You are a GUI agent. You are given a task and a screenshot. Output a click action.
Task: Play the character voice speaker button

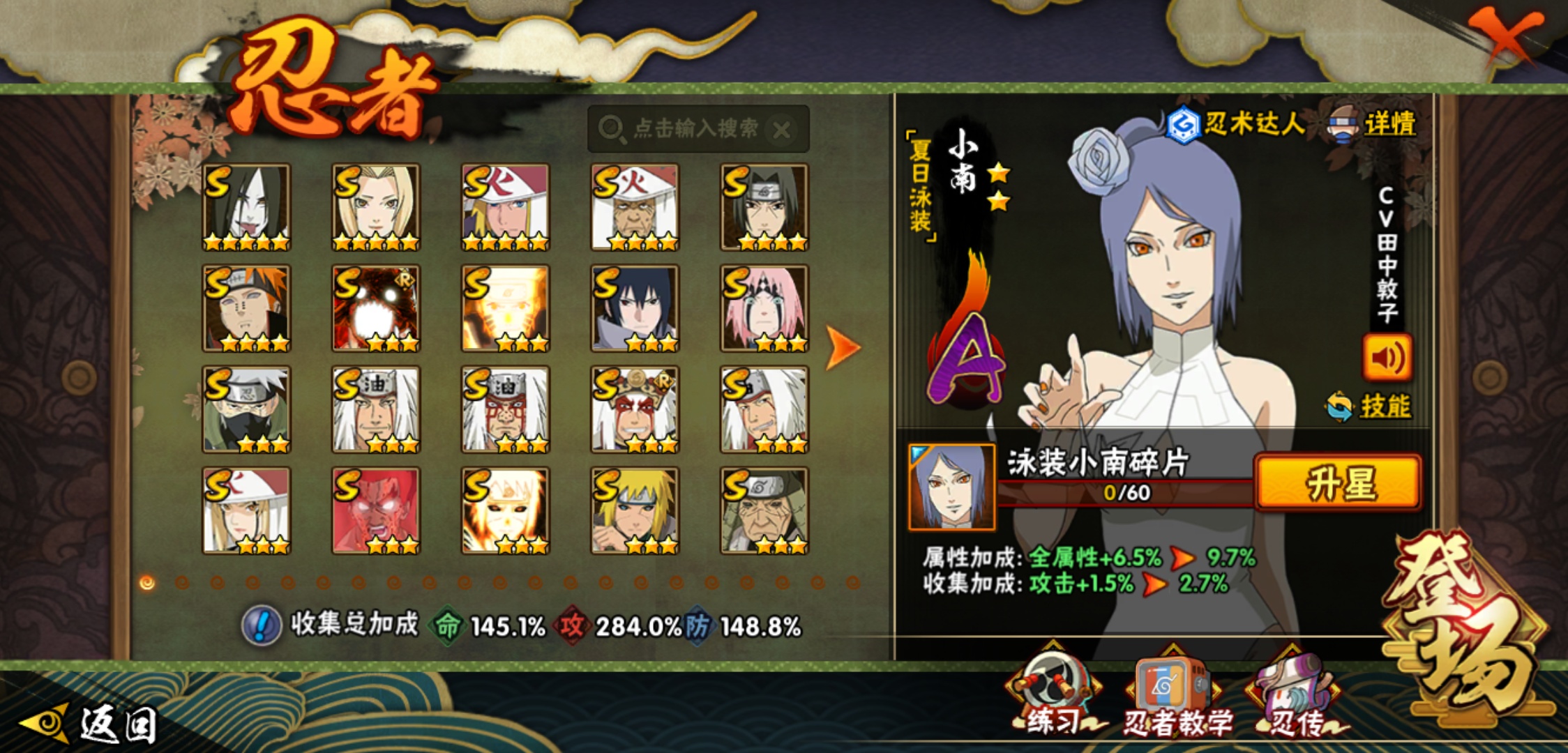pyautogui.click(x=1387, y=358)
